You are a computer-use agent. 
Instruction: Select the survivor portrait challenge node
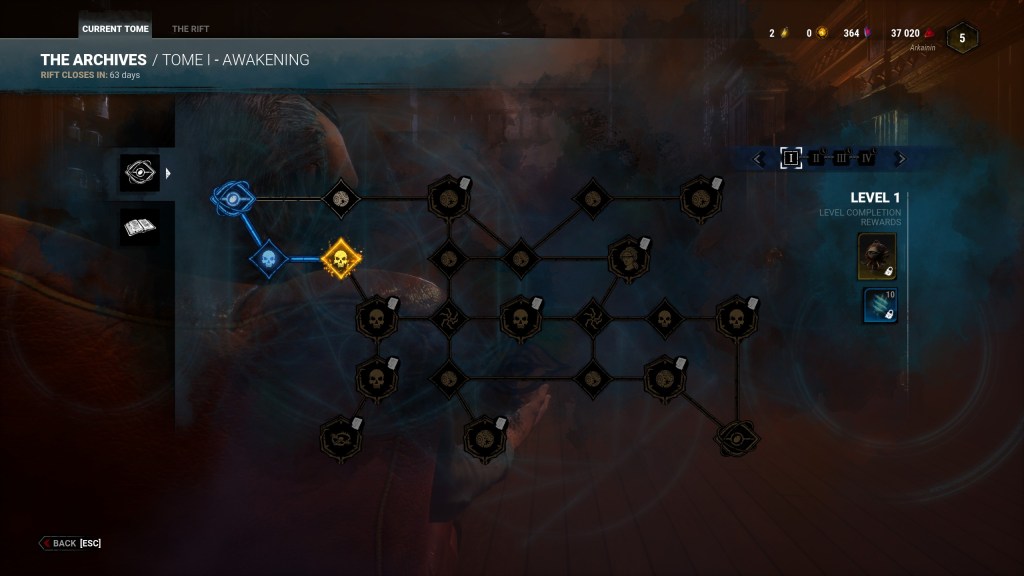(x=628, y=259)
